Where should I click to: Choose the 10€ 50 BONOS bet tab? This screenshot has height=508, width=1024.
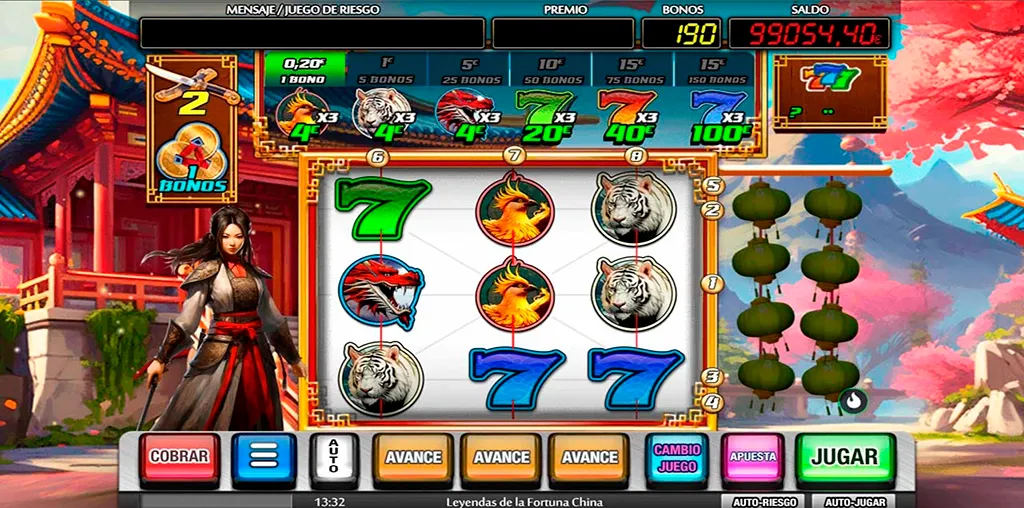550,69
